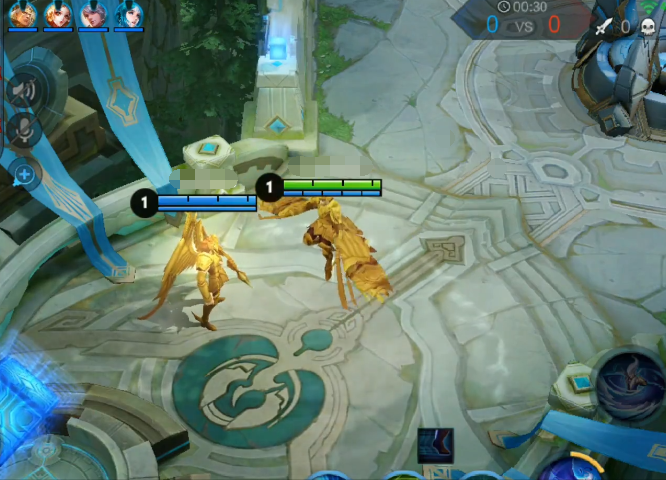
Task: Select the red-haired teammate portrait
Action: click(58, 14)
